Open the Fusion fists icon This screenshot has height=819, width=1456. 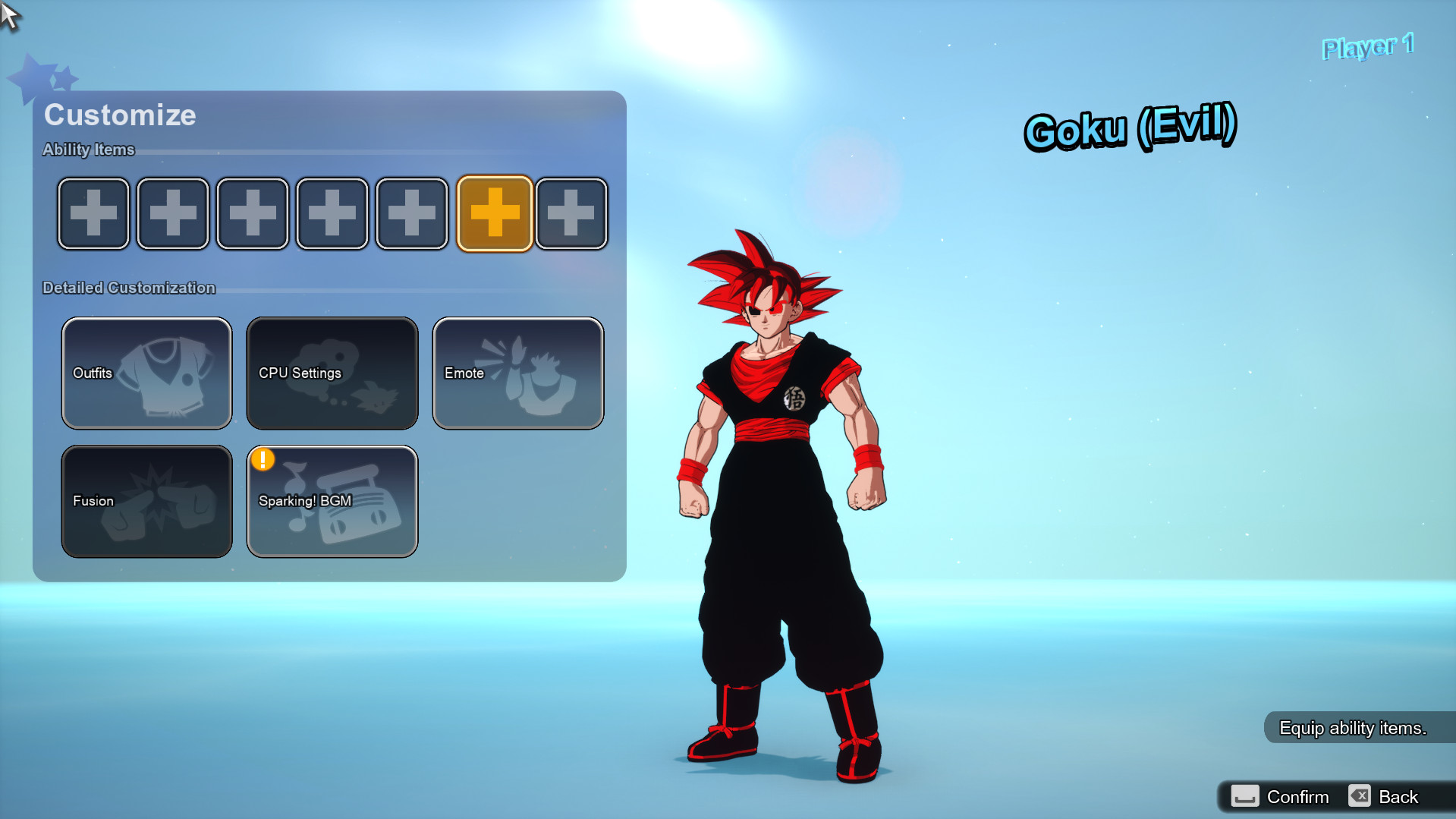(146, 501)
